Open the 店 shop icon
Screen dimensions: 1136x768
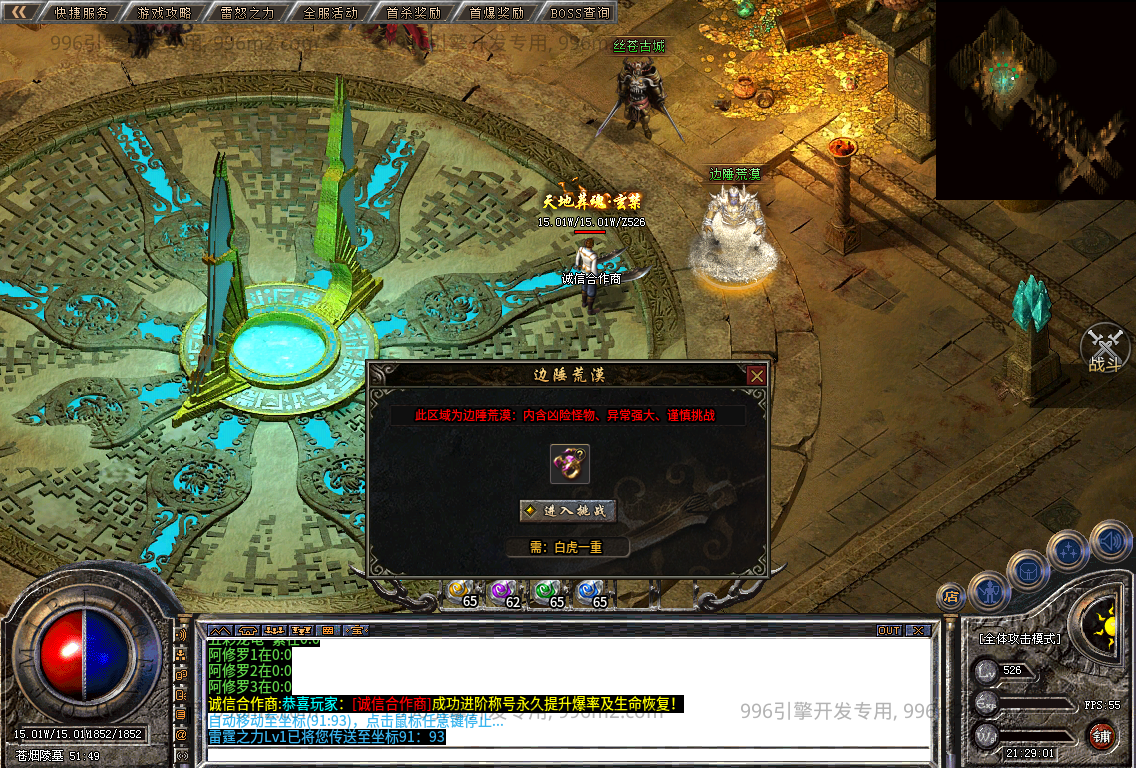click(x=951, y=597)
